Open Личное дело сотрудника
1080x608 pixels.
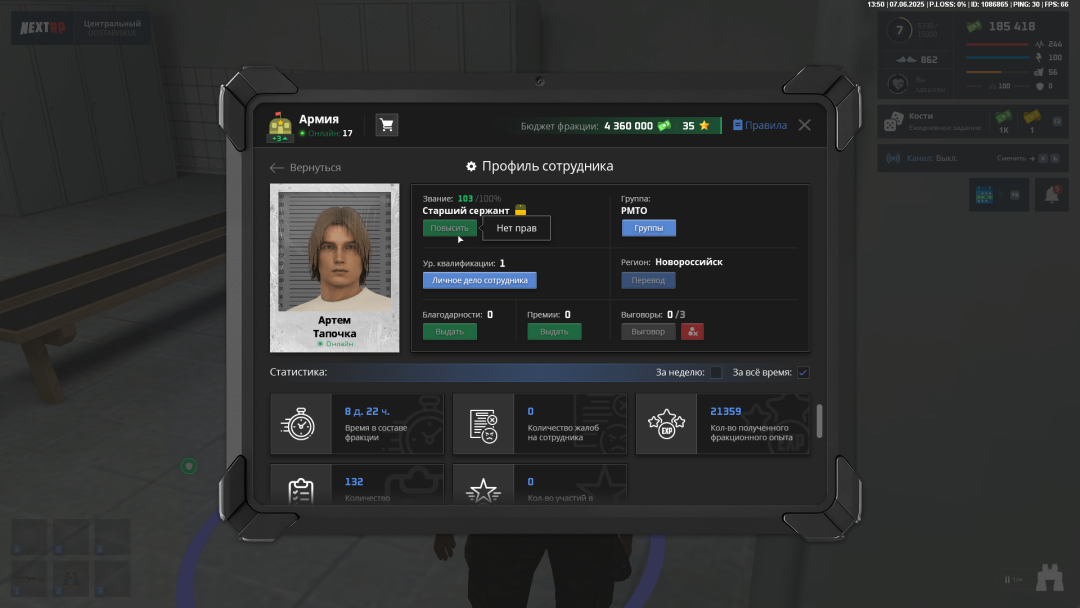[x=479, y=280]
